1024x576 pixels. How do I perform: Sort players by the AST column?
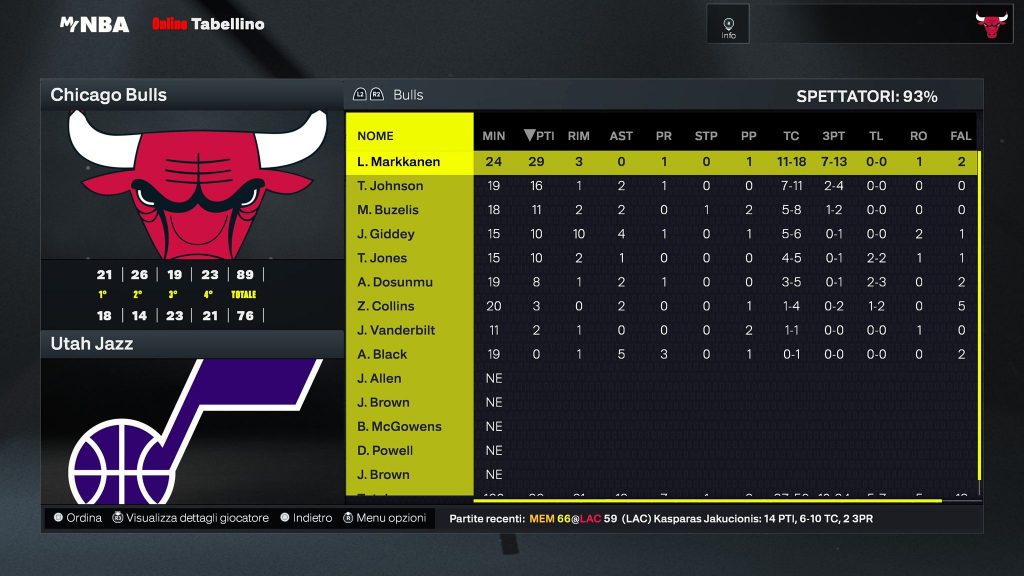pos(621,136)
